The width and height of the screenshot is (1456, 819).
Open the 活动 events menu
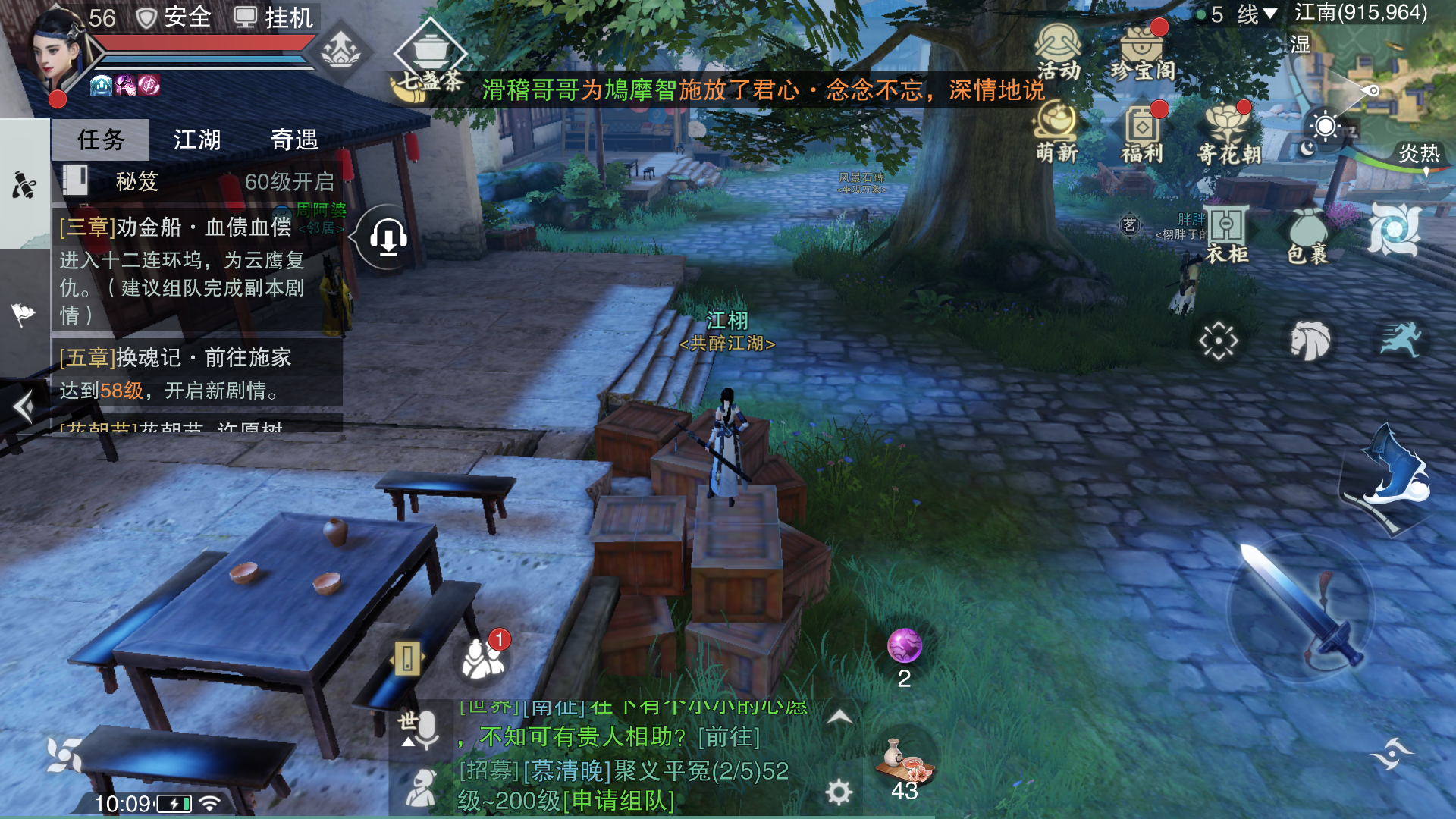tap(1058, 52)
